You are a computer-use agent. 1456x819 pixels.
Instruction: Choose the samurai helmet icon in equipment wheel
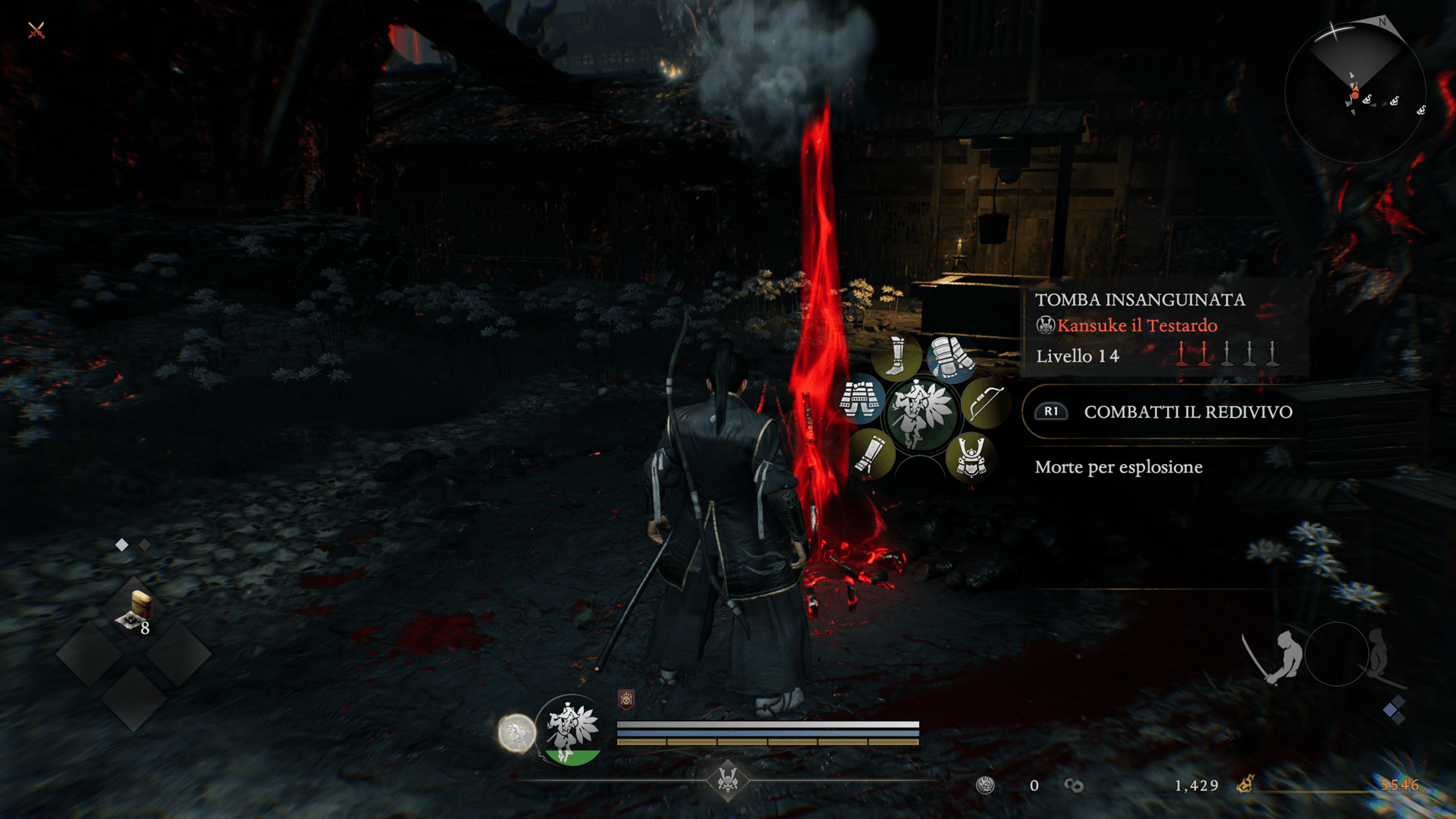[971, 457]
